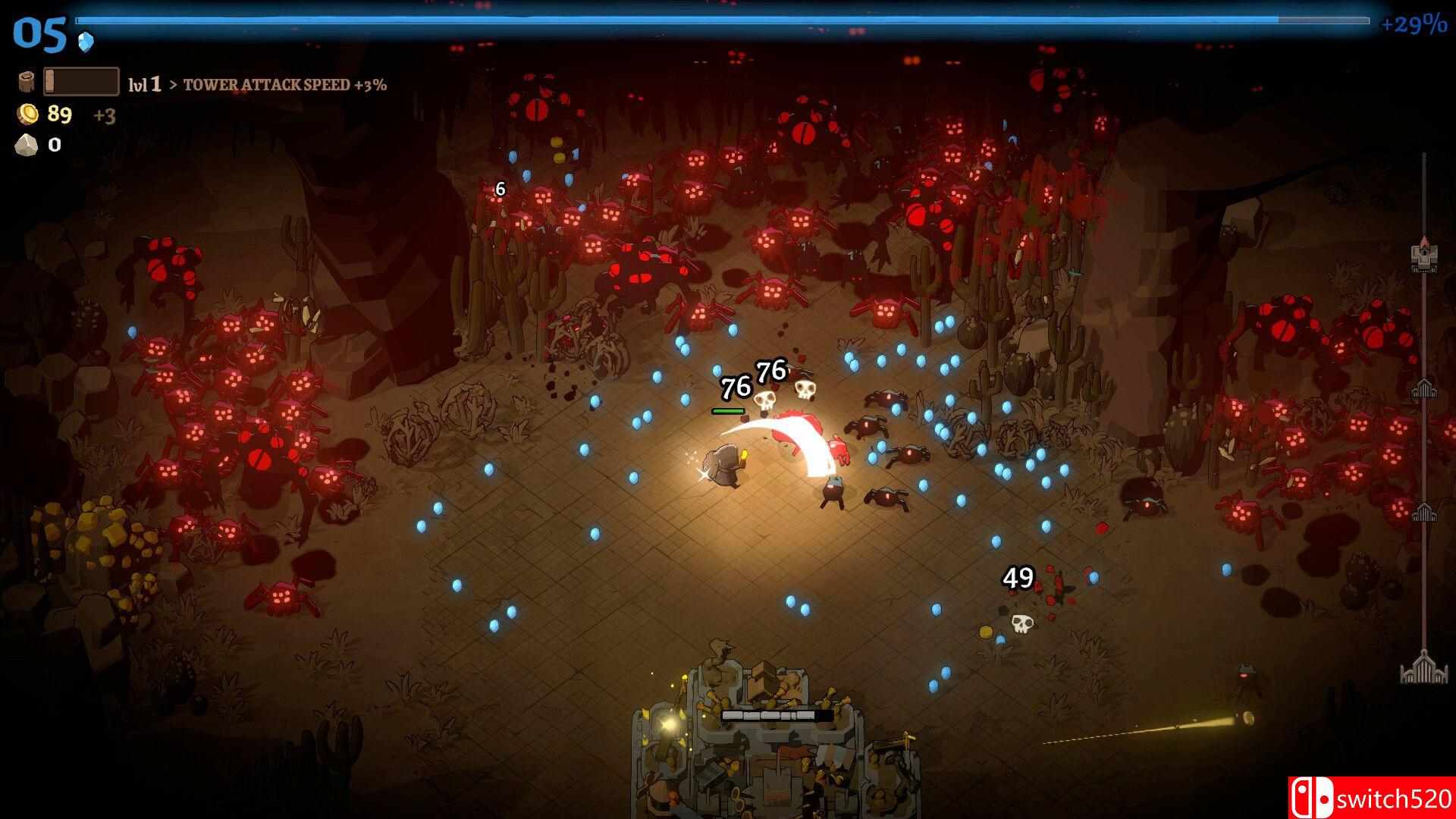
Task: Click the blue experience crystal icon
Action: pos(86,42)
